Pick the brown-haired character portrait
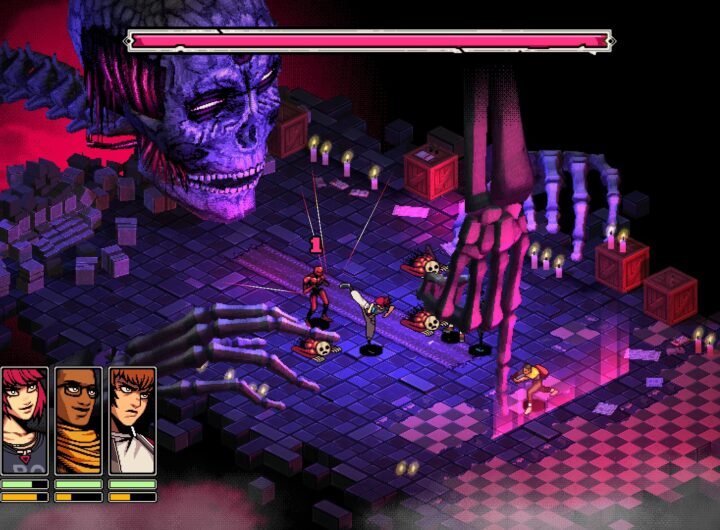The image size is (720, 530). pyautogui.click(x=132, y=420)
